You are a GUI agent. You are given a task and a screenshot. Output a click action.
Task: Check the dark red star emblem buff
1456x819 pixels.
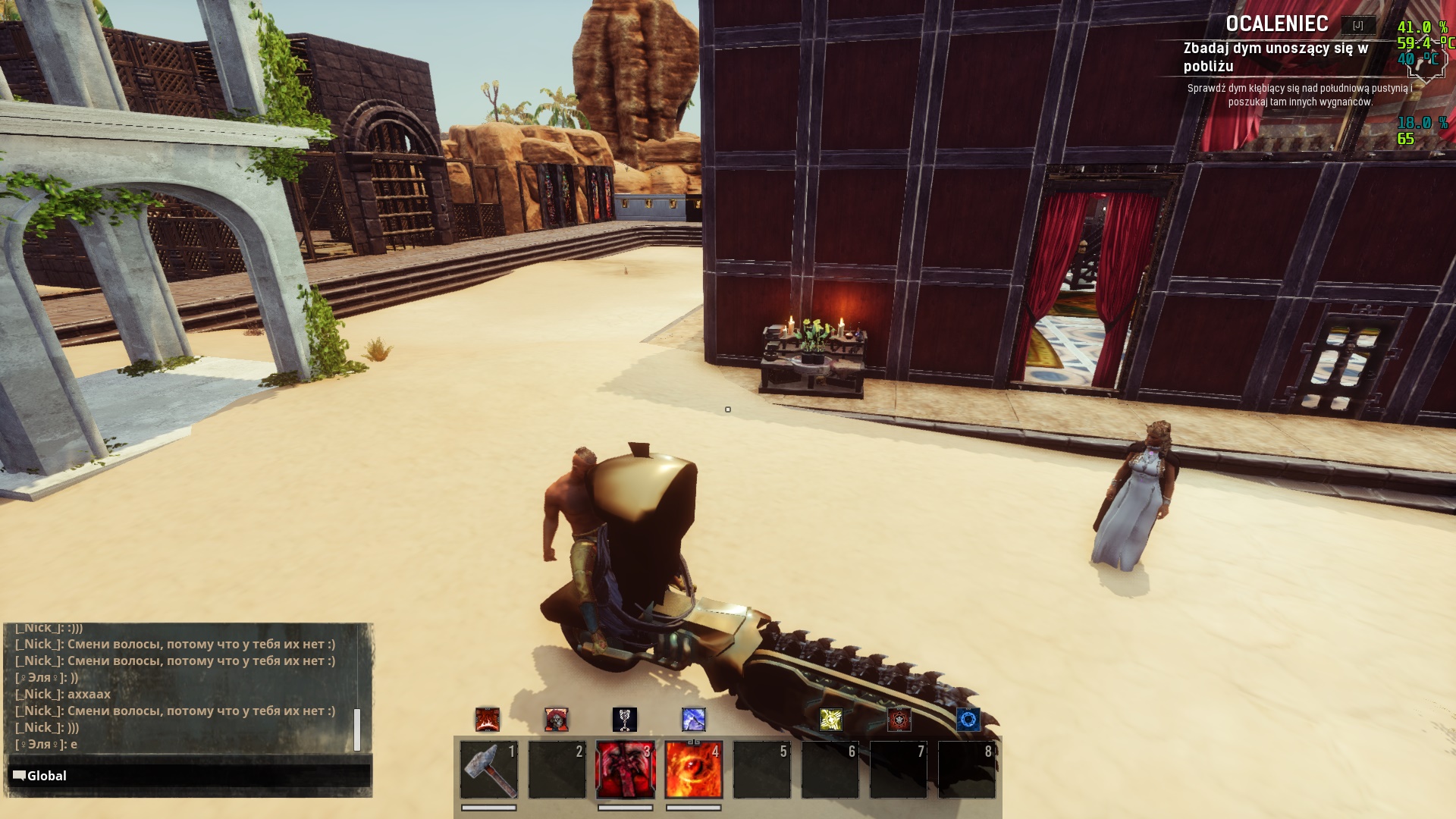899,719
